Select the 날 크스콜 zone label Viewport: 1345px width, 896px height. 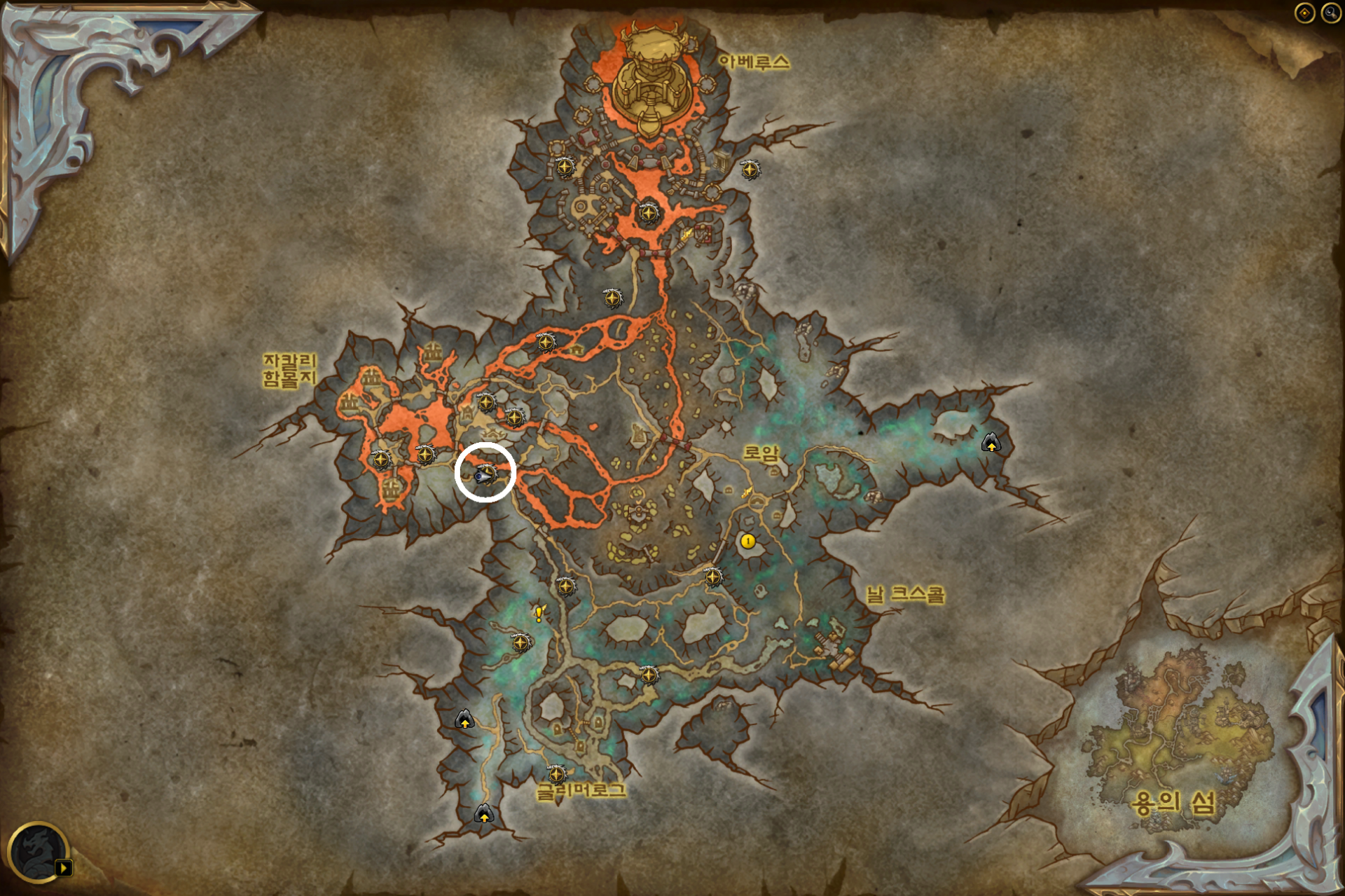point(905,595)
